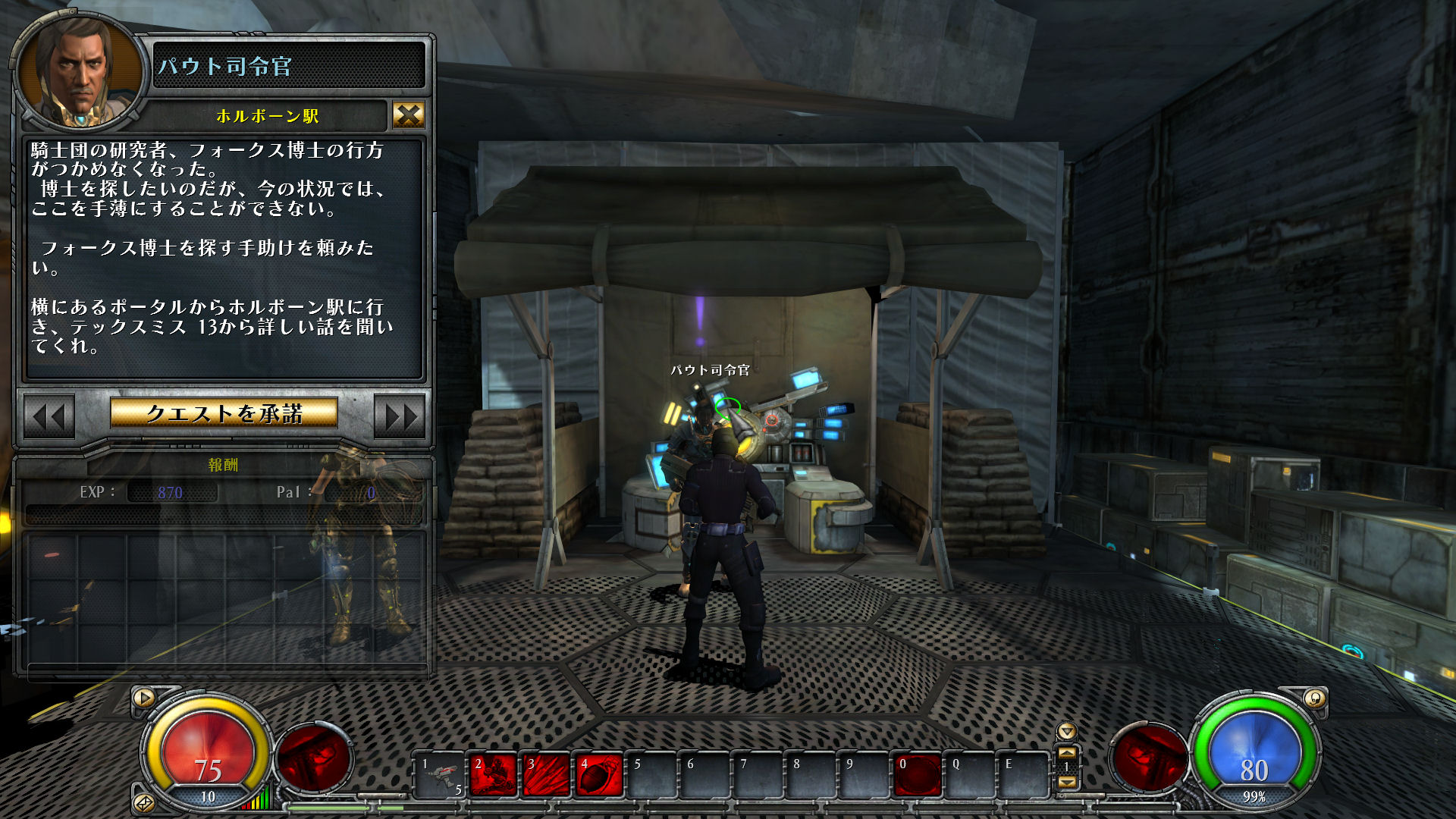Viewport: 1456px width, 819px height.
Task: Accept the quest with クエストを承諾 button
Action: point(224,413)
